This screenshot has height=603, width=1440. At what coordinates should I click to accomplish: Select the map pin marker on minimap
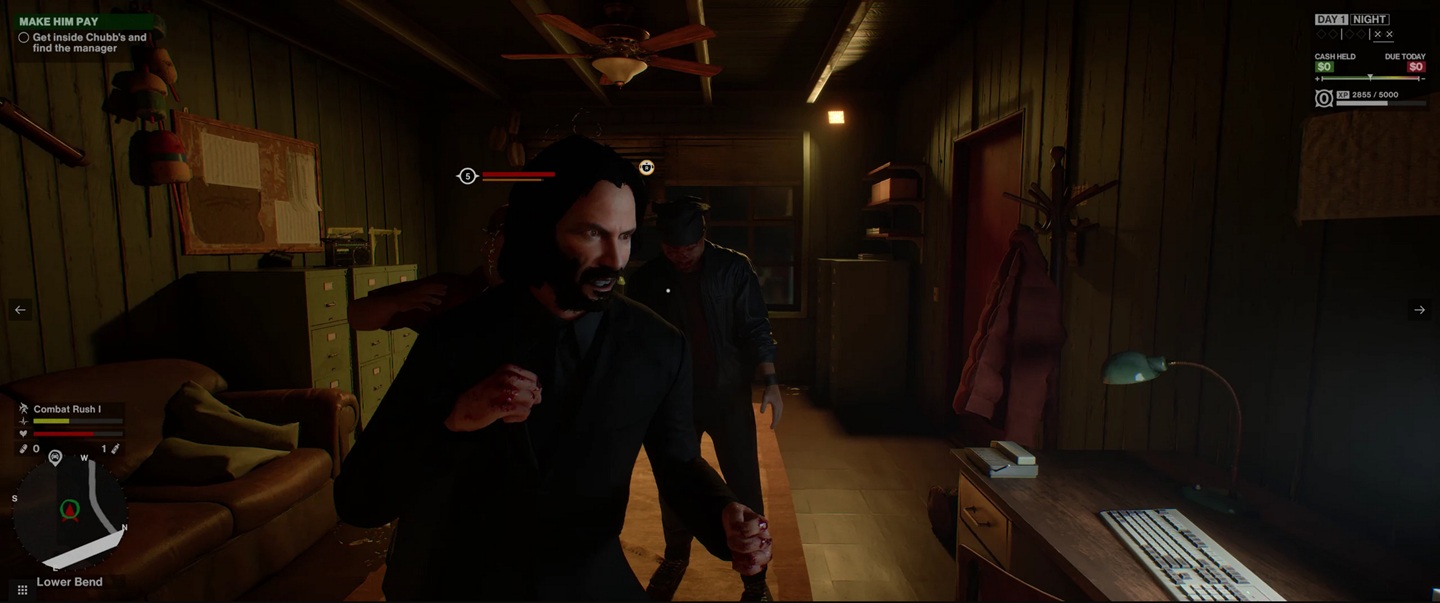pyautogui.click(x=55, y=457)
